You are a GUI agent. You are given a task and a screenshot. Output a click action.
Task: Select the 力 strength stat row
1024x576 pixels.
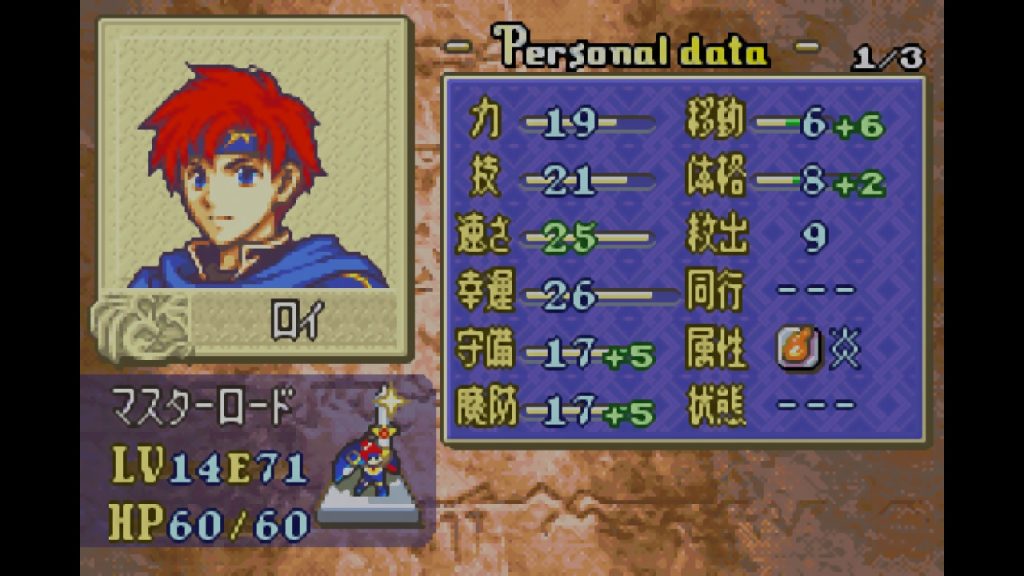[559, 123]
